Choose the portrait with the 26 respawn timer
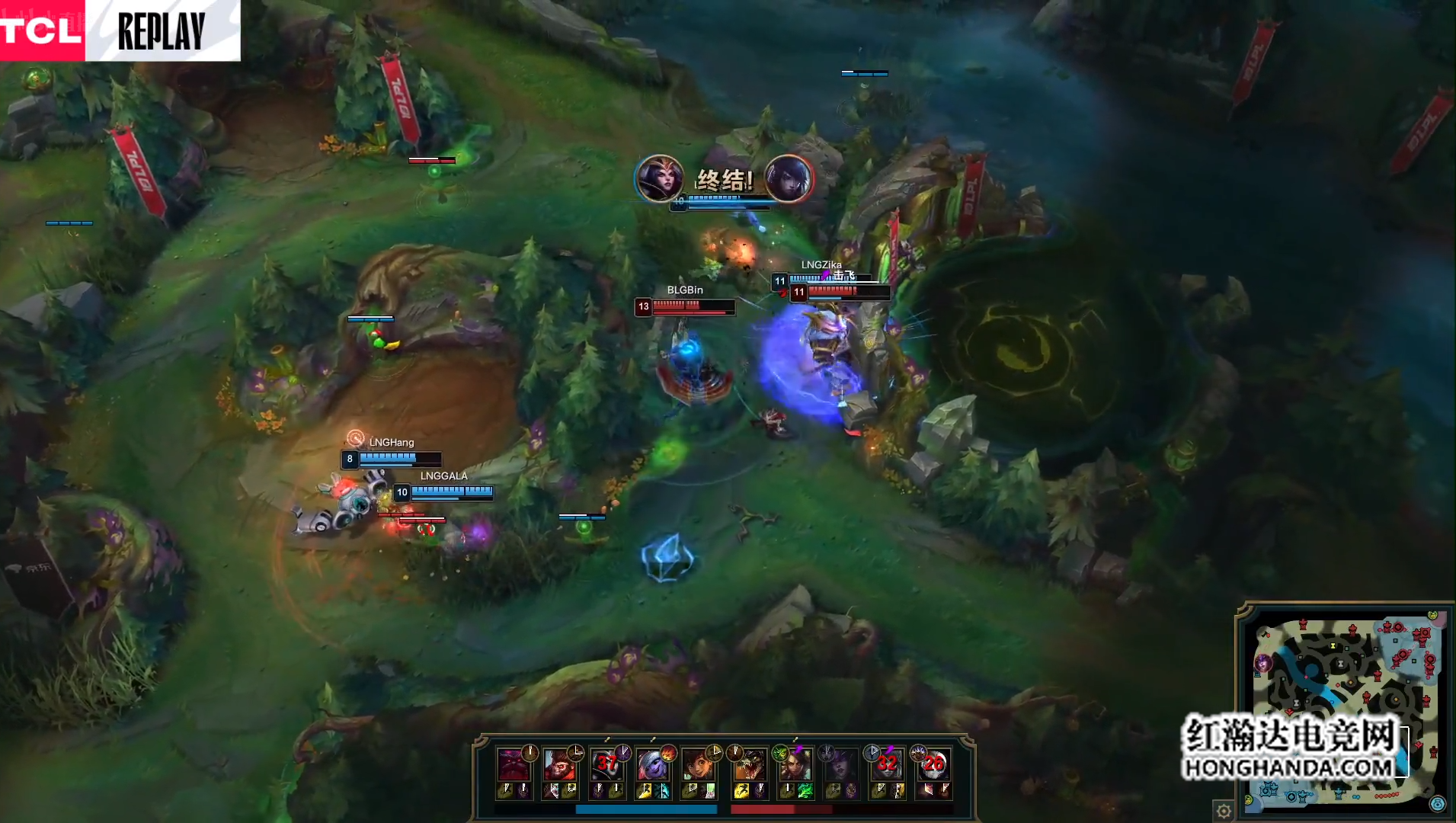 click(x=933, y=764)
